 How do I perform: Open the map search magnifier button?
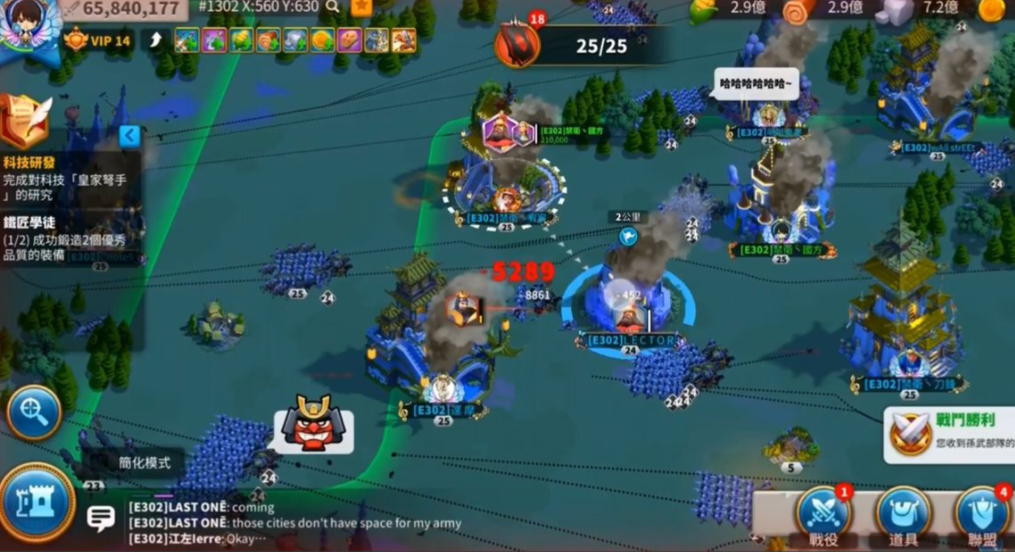[x=34, y=411]
